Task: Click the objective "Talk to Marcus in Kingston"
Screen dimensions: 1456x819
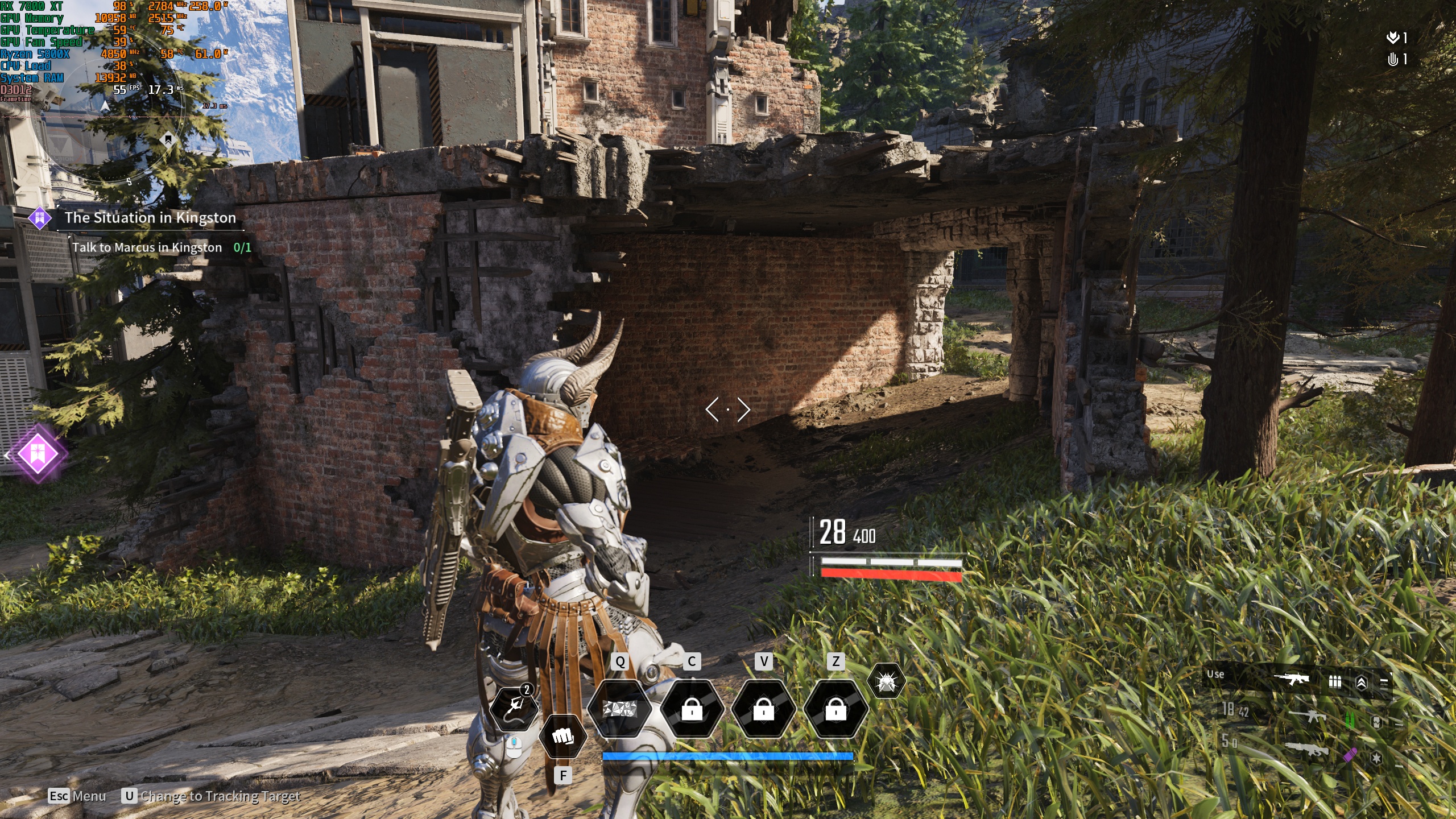Action: pyautogui.click(x=147, y=247)
